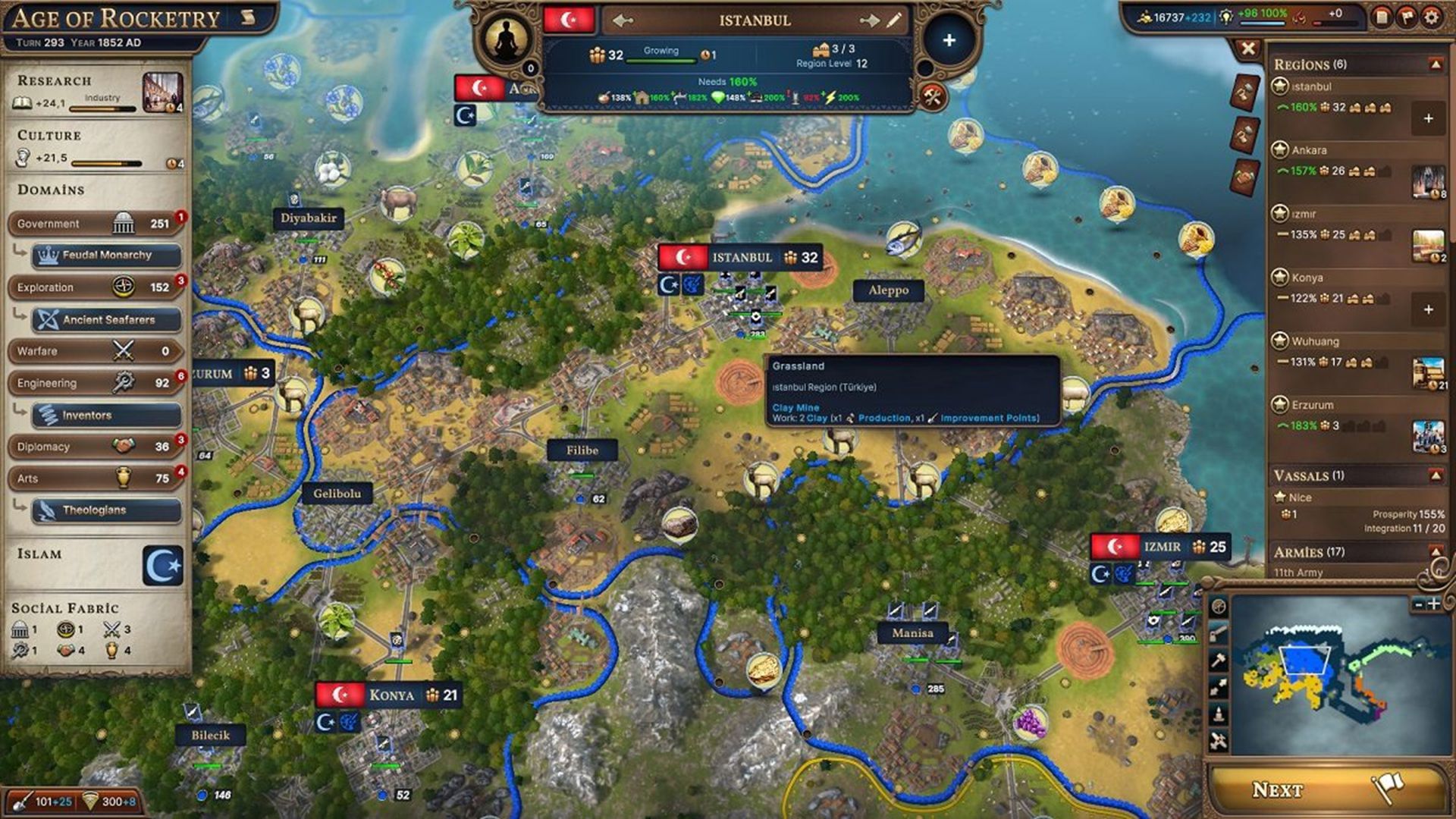Open the hammer and wrench build button
The height and width of the screenshot is (819, 1456).
(933, 96)
